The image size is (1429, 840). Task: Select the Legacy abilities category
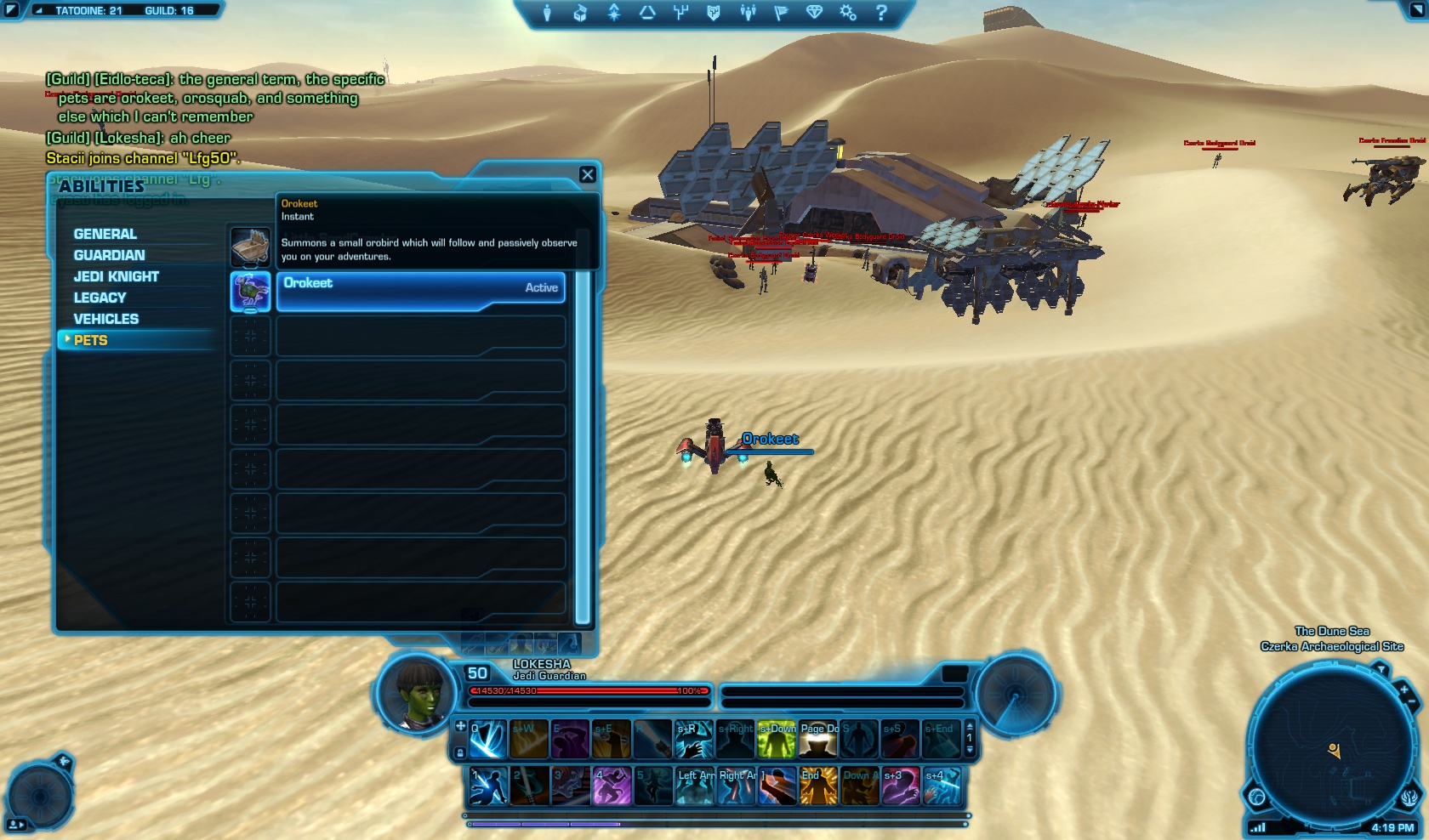tap(100, 298)
